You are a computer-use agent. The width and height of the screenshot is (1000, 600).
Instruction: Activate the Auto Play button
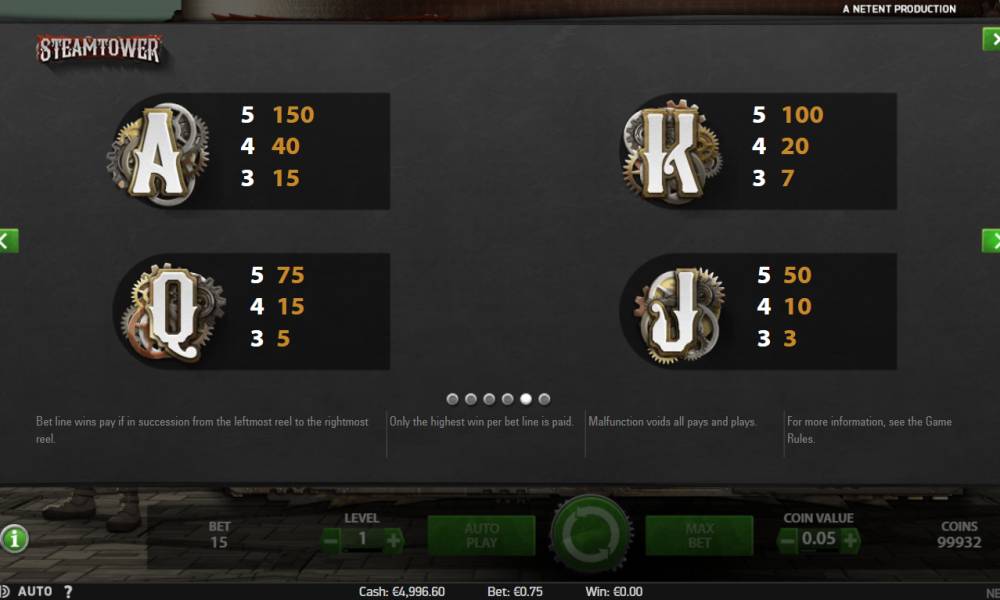click(481, 536)
